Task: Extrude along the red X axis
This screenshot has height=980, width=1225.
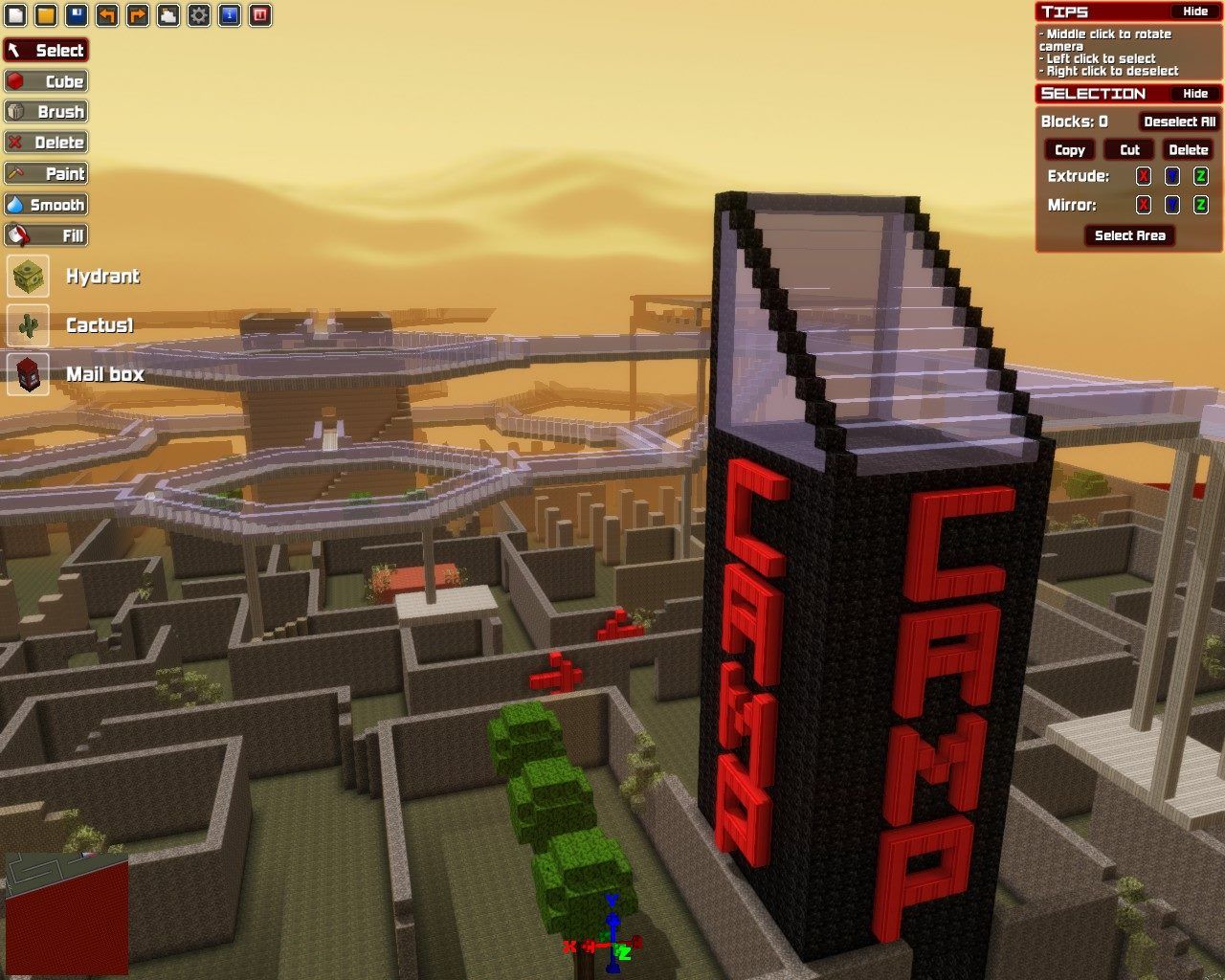Action: tap(1143, 176)
